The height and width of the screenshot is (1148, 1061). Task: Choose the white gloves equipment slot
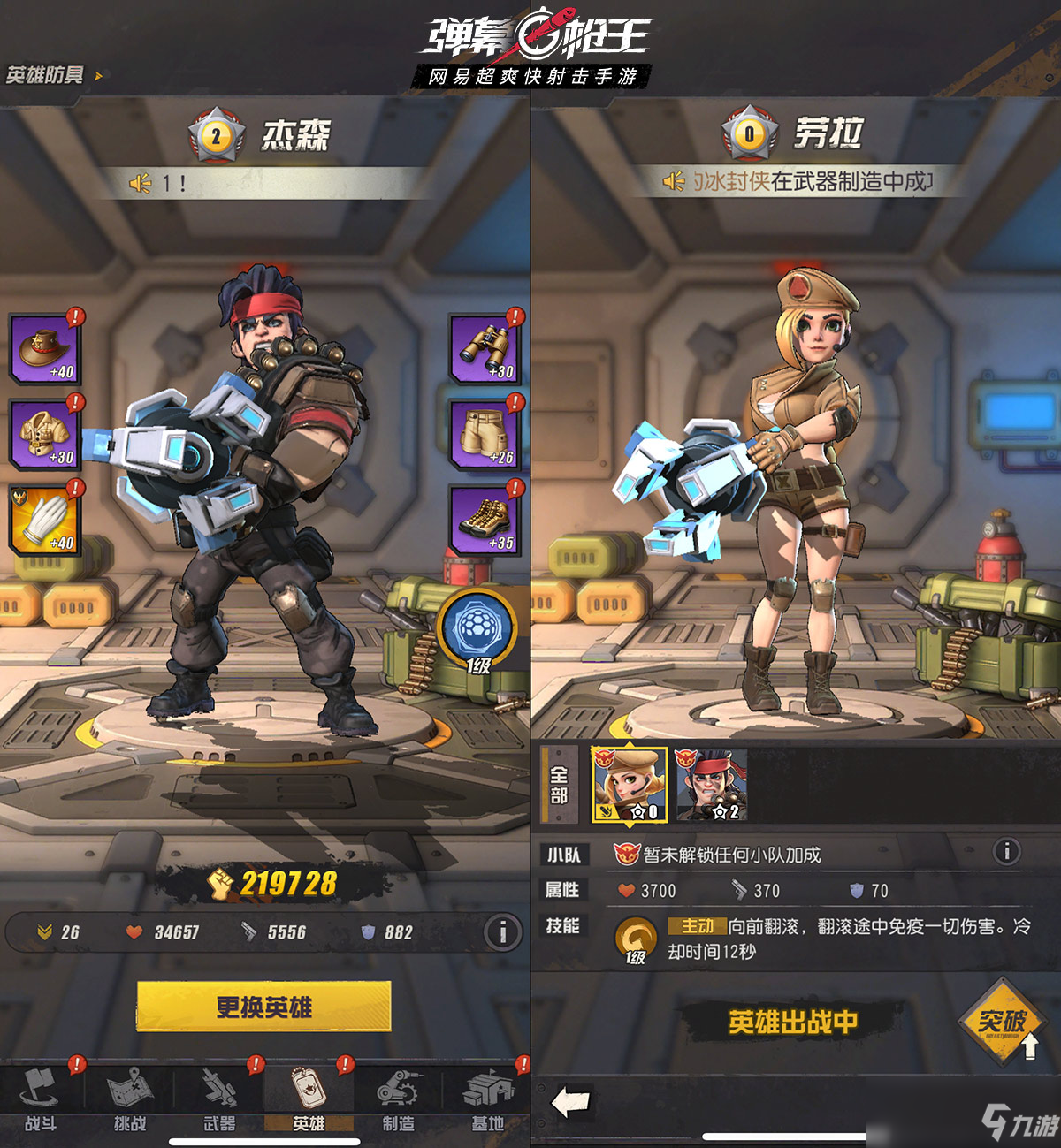click(46, 520)
